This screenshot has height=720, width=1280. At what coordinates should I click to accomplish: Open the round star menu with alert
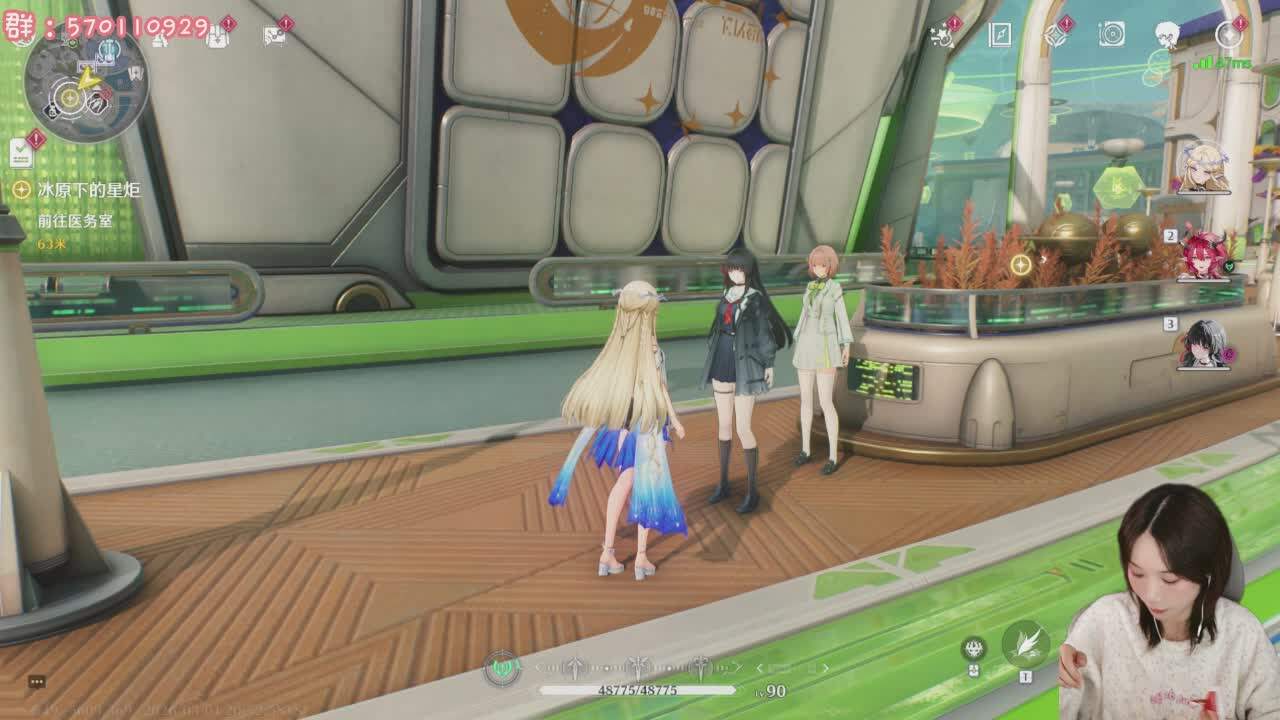[x=1228, y=35]
